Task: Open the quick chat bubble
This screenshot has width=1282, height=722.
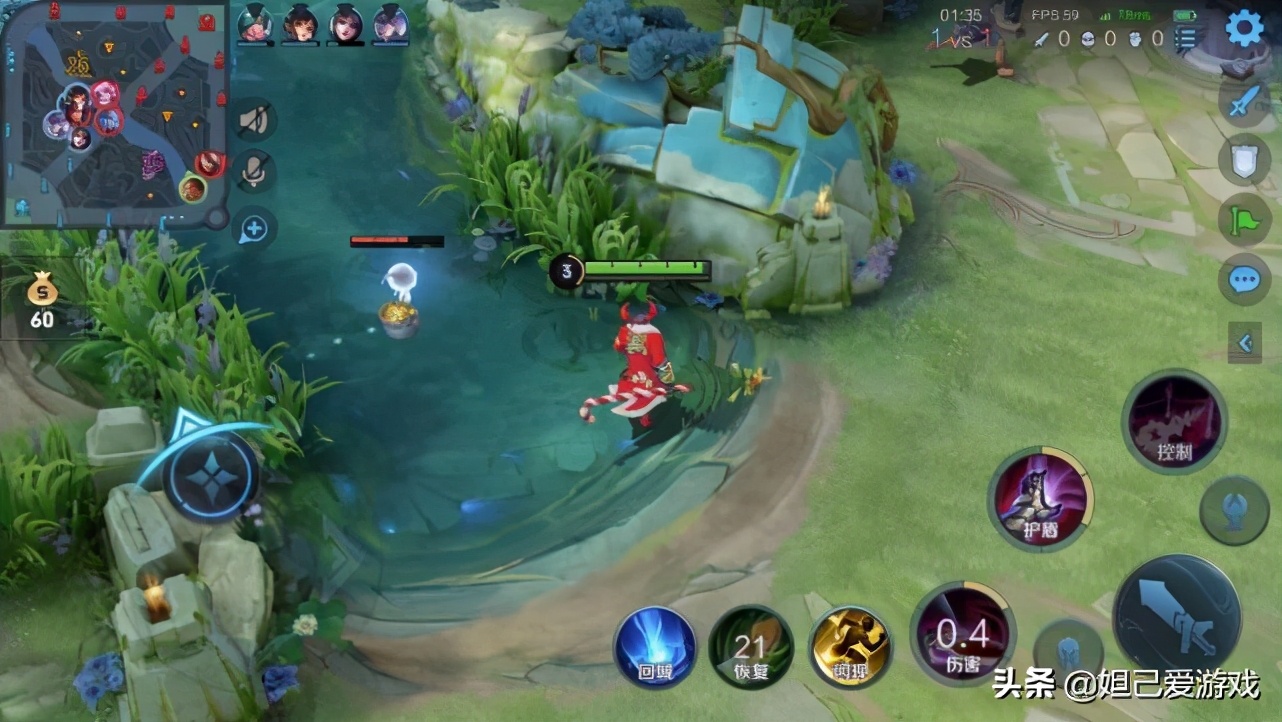Action: 1244,279
